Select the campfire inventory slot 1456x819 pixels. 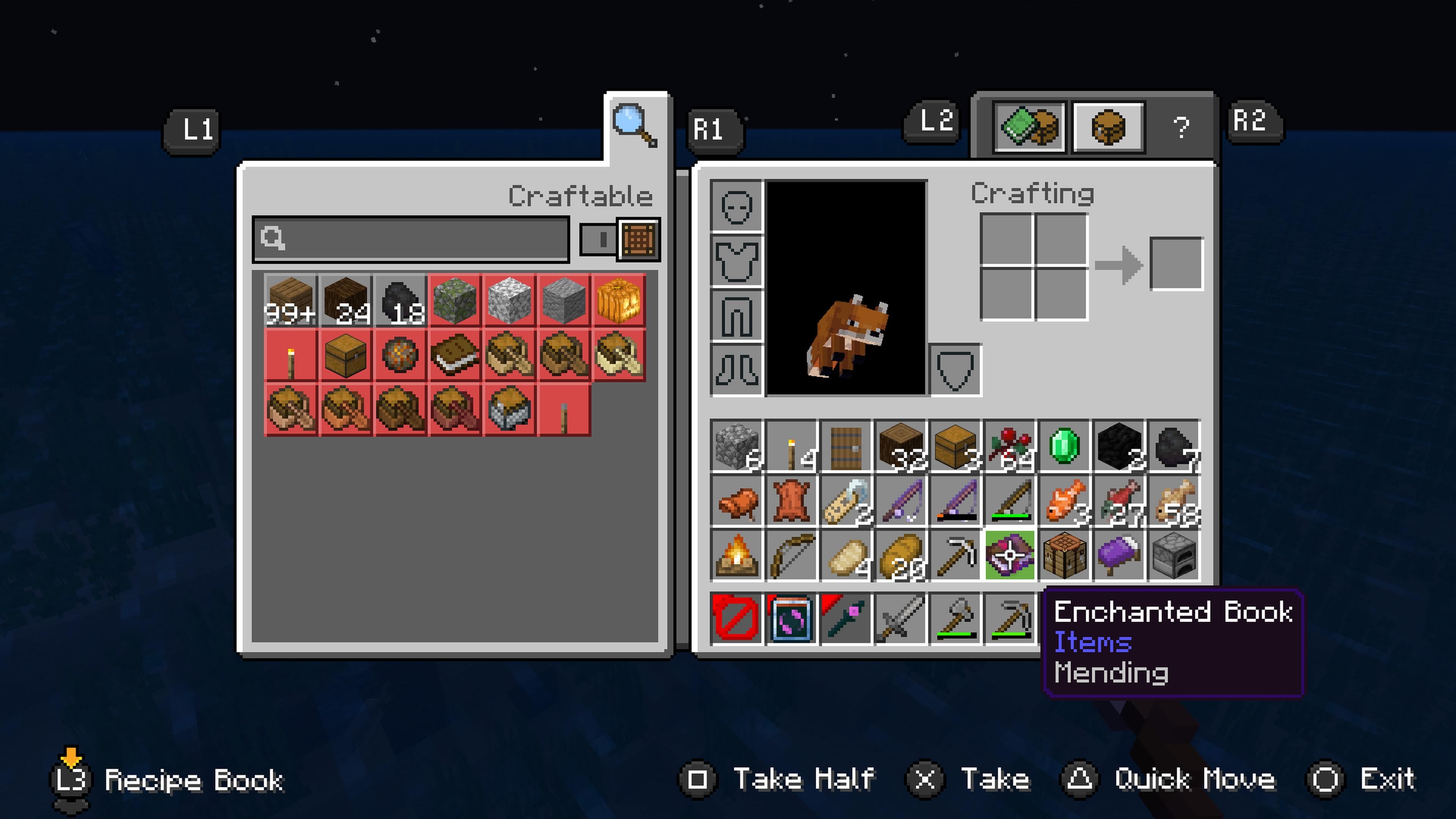(736, 555)
